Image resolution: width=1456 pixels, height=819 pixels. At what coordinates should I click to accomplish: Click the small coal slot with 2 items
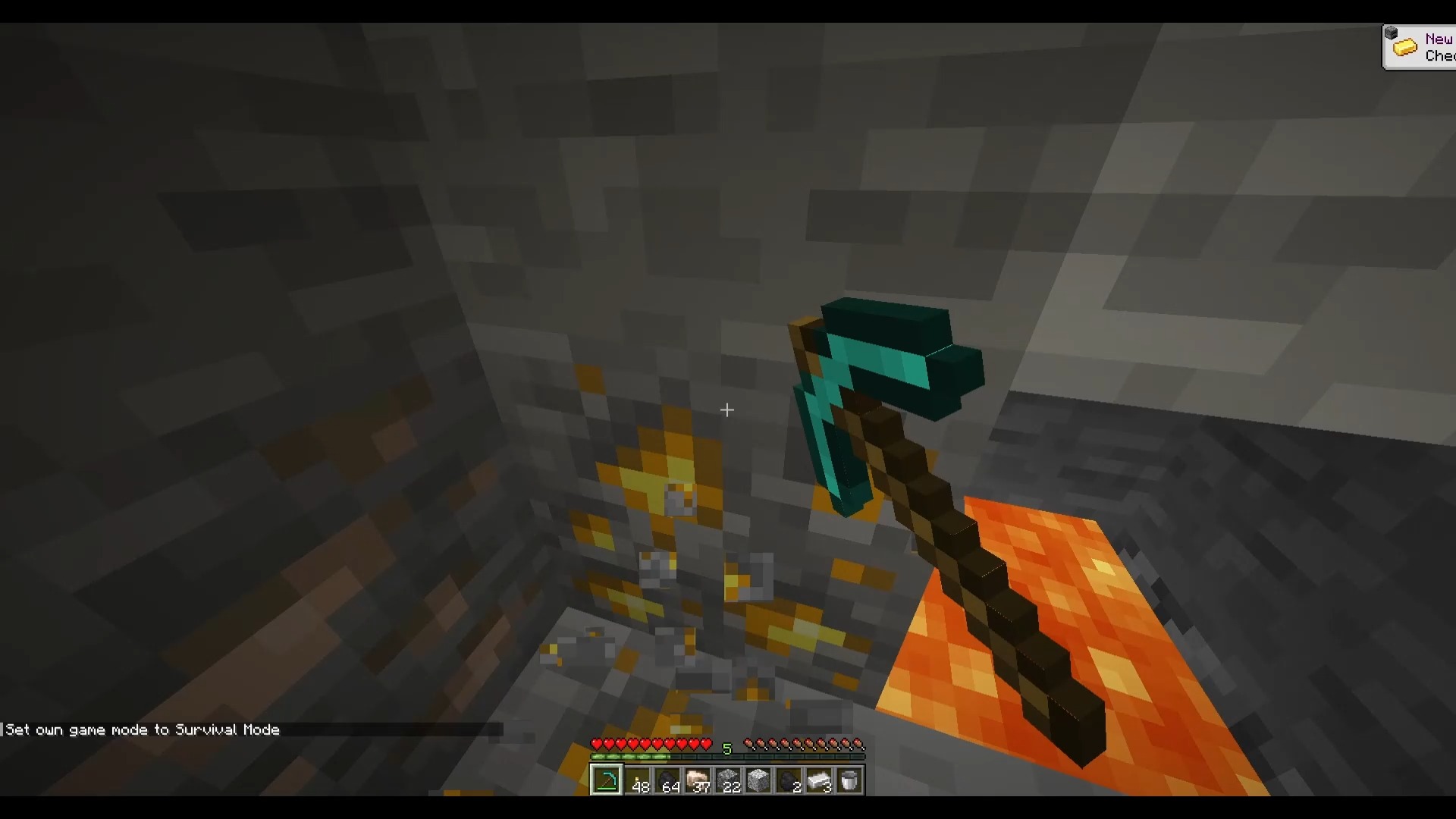789,780
